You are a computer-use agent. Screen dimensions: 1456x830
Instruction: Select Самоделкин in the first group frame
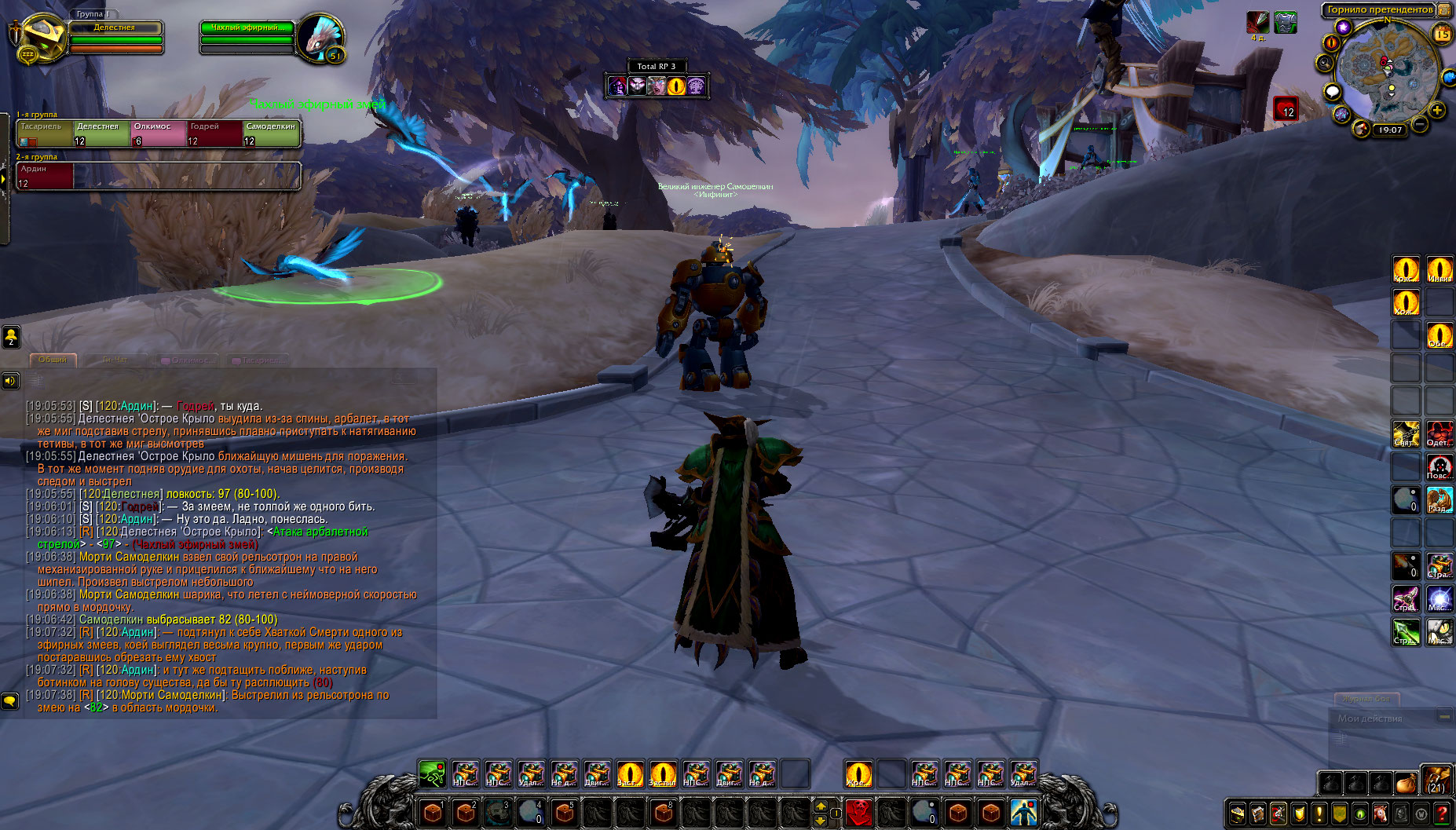tap(271, 133)
